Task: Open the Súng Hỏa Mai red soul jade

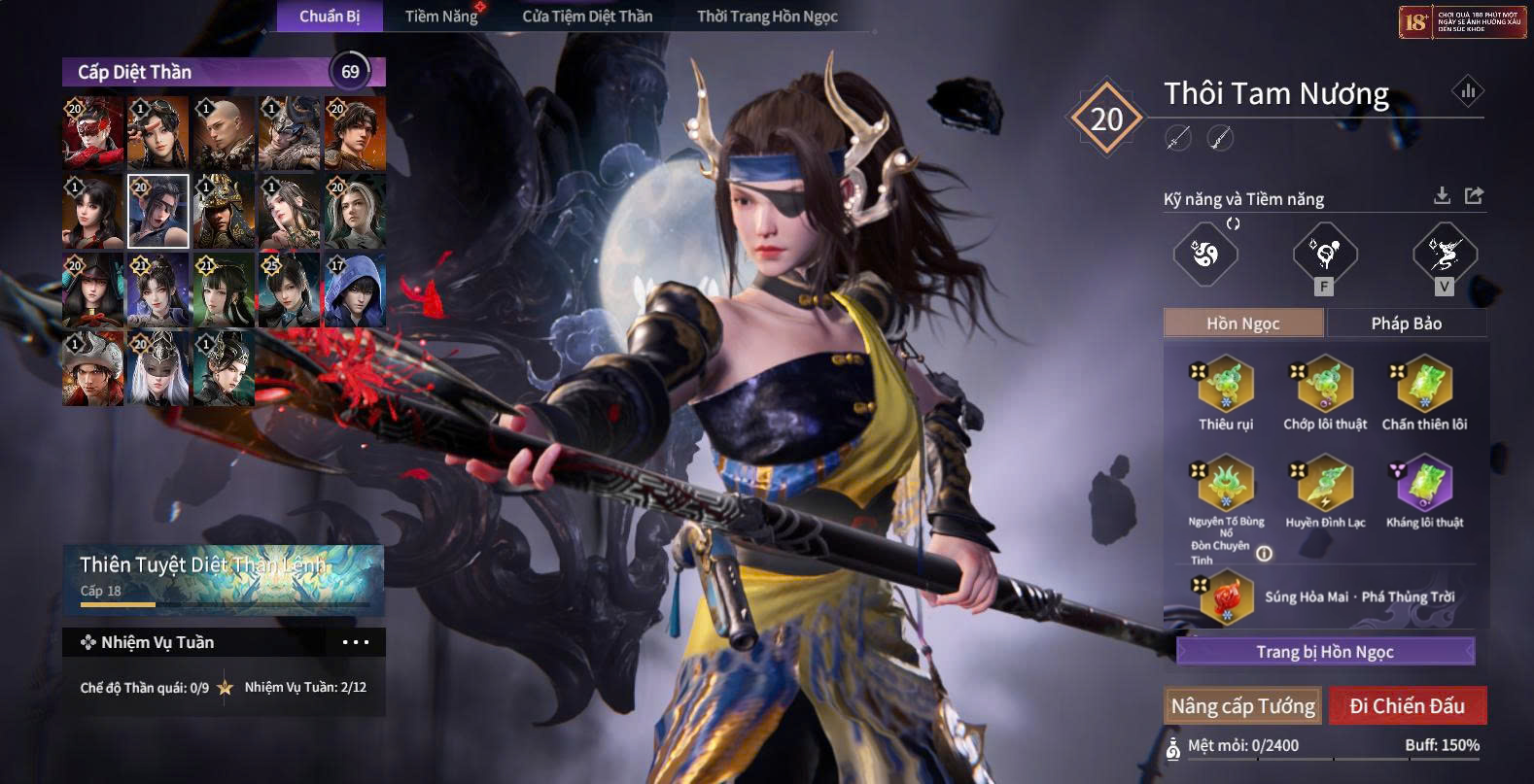Action: (x=1226, y=597)
